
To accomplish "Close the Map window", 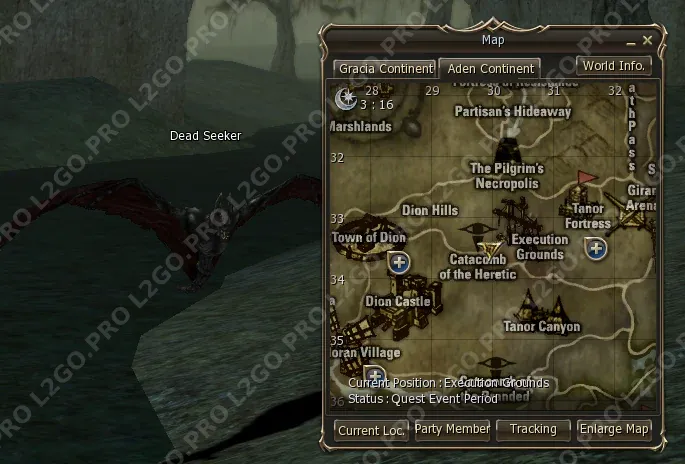I will 648,41.
